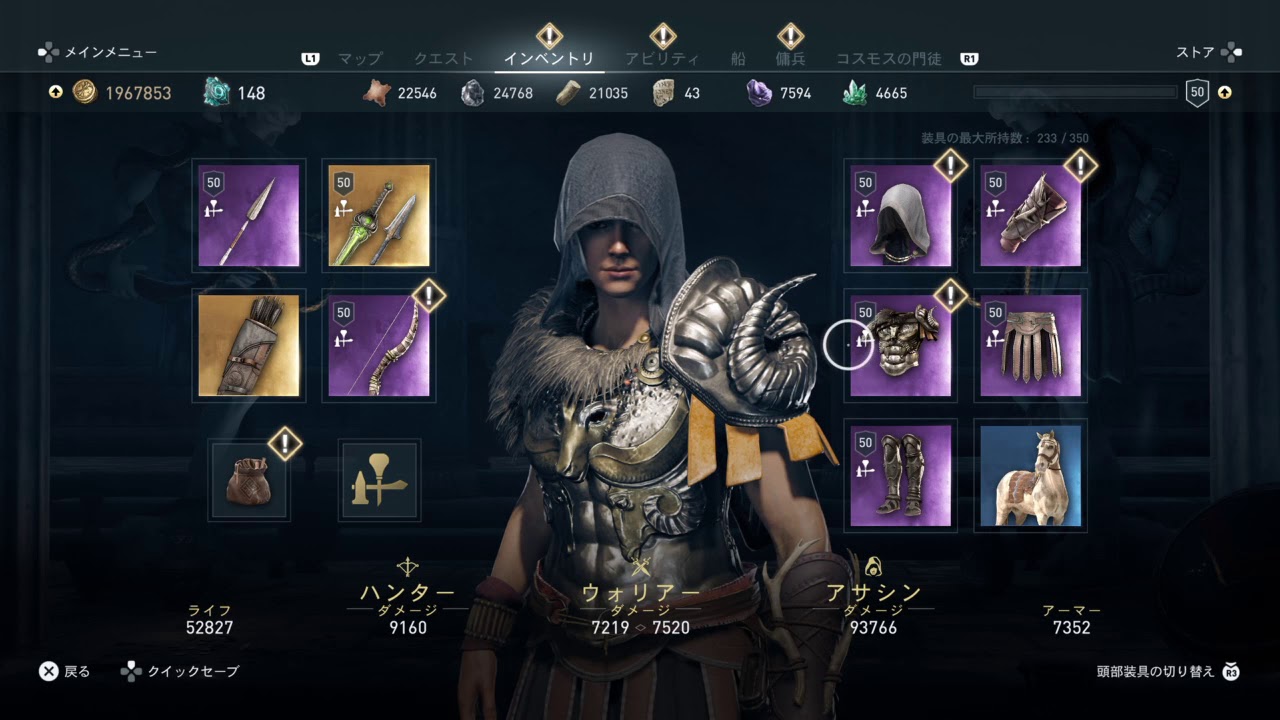Select the leg greaves slot
Viewport: 1280px width, 720px height.
point(900,476)
